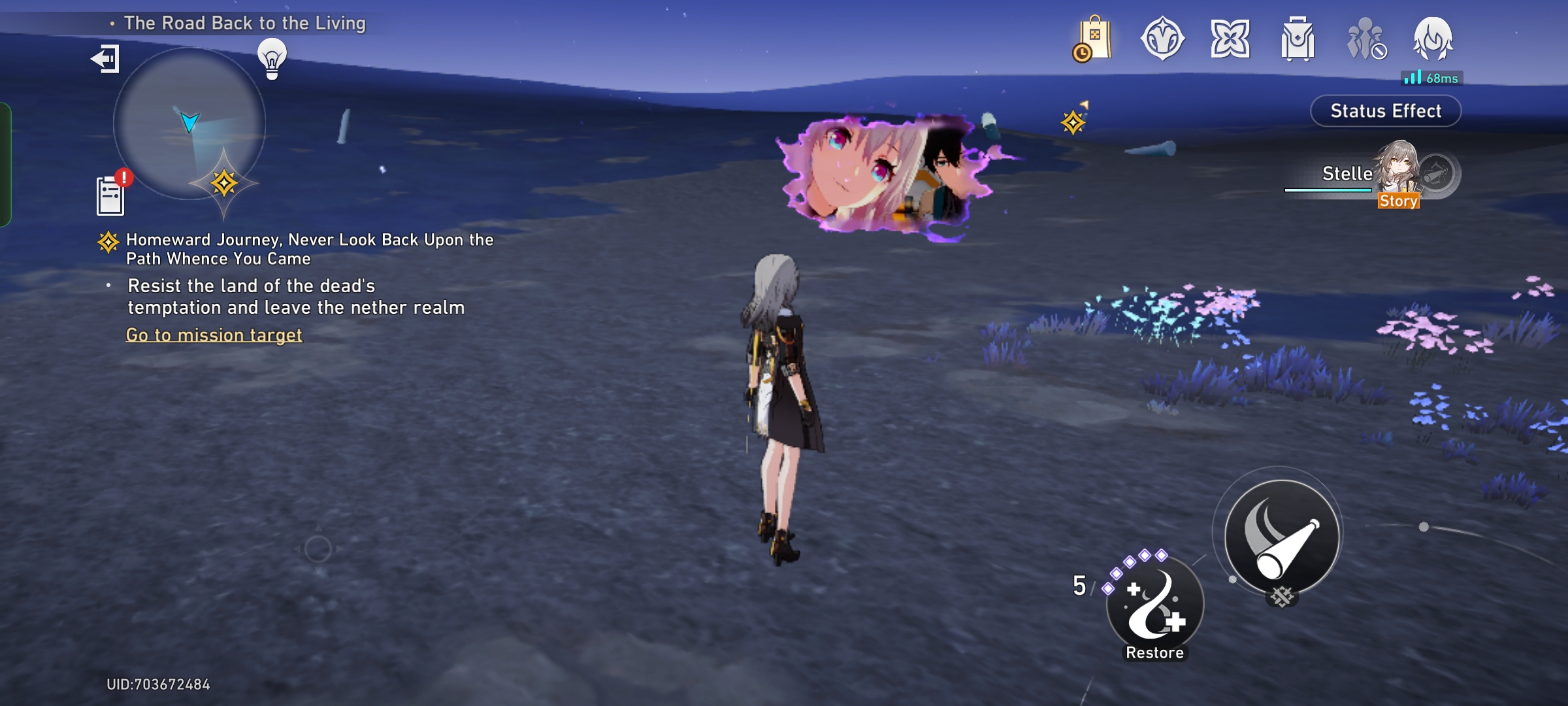Toggle the Status Effect panel
Screen dimensions: 1568x706
pyautogui.click(x=1384, y=110)
